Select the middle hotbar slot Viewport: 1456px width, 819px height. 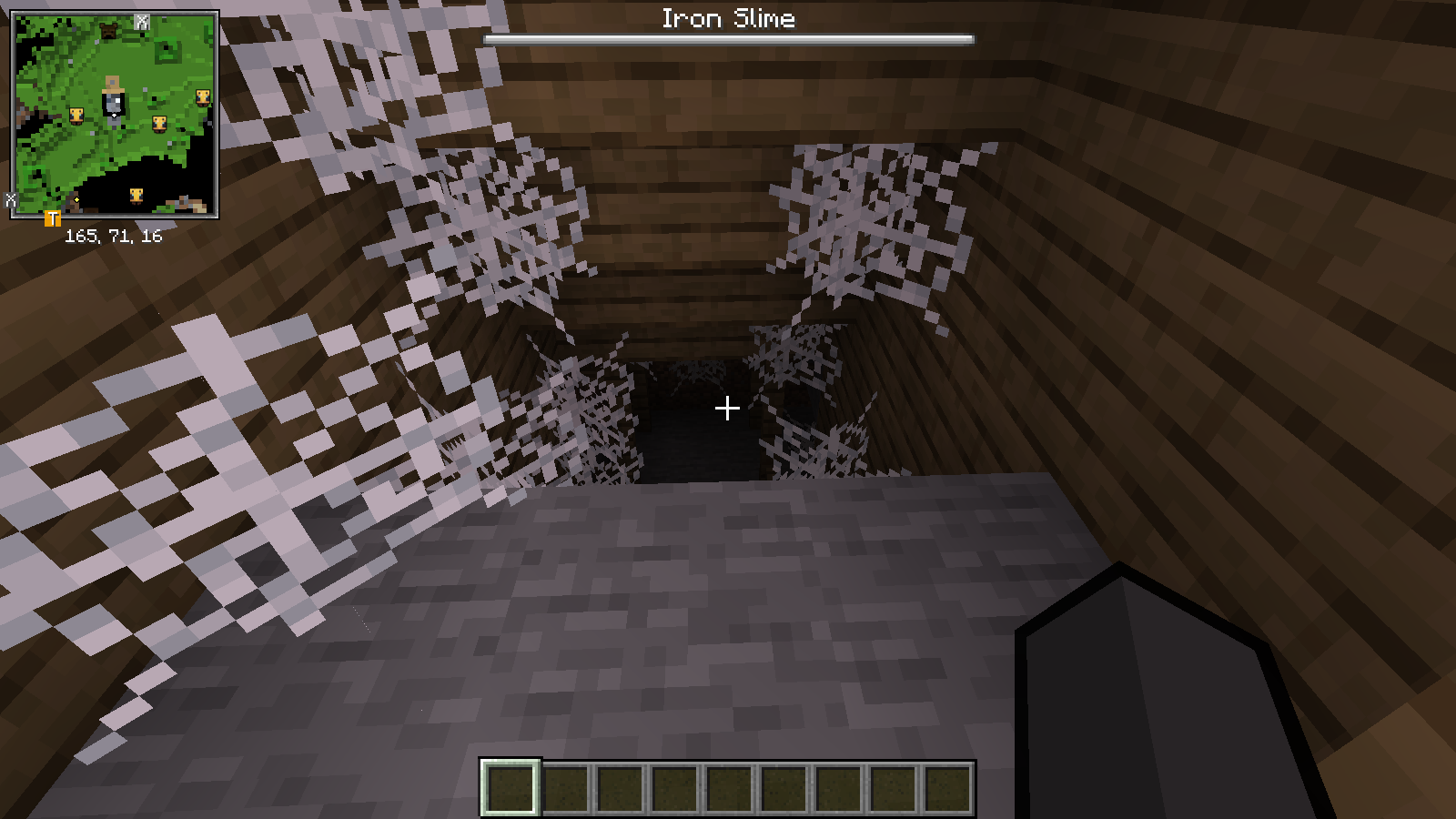(728, 788)
